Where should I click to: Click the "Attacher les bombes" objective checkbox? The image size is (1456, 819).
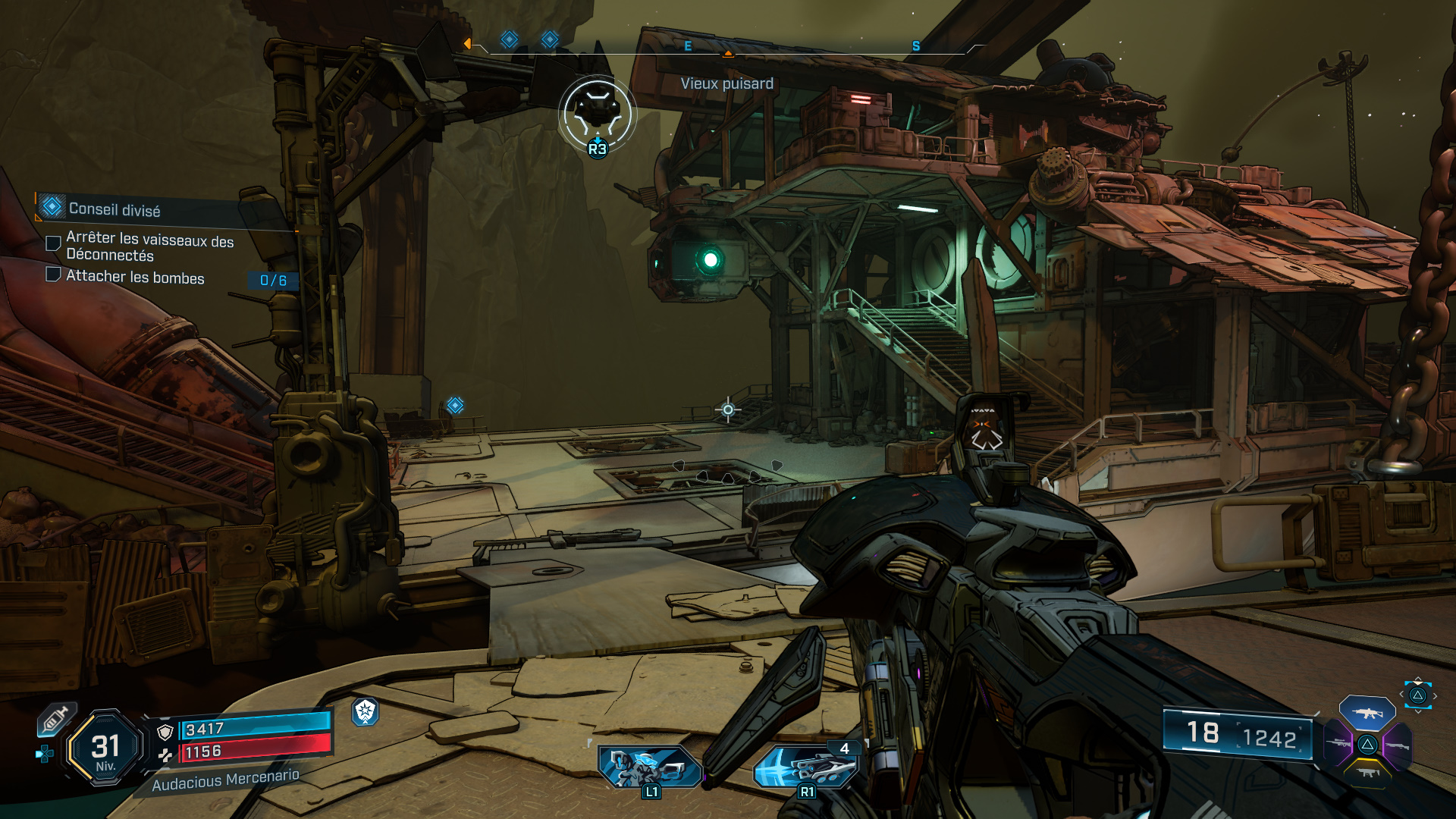pyautogui.click(x=53, y=275)
